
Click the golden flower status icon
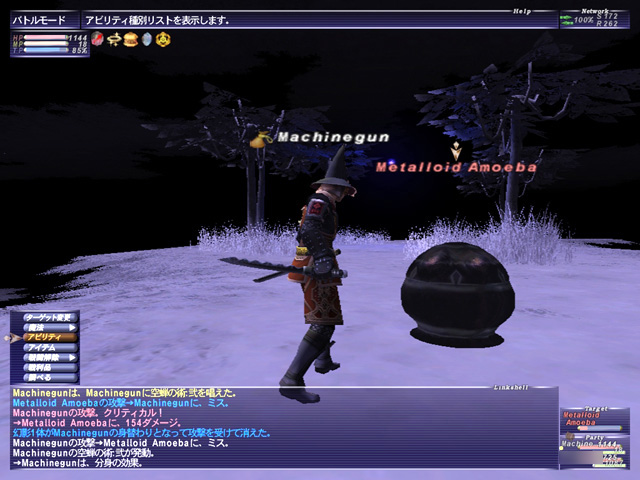coord(163,39)
